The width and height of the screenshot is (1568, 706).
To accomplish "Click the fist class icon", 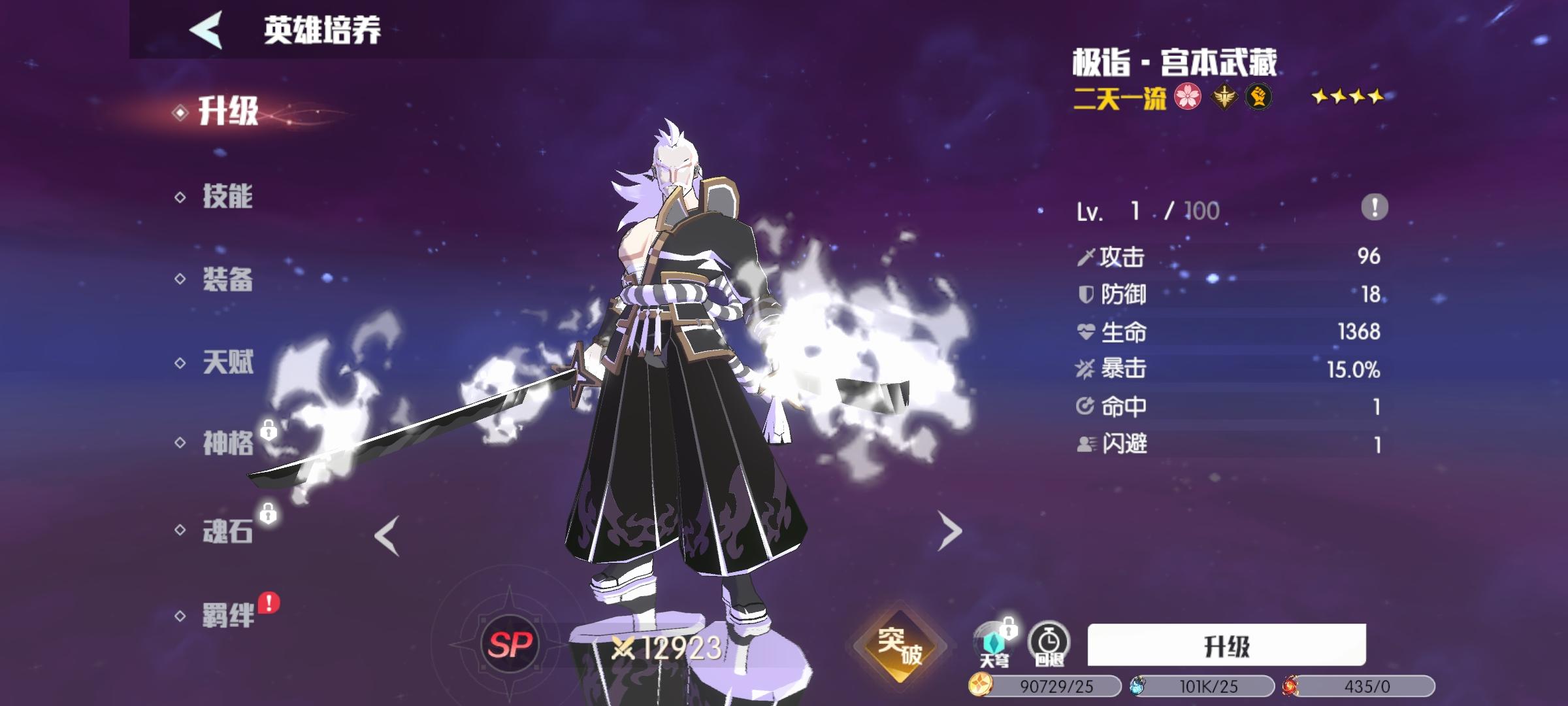I will (x=1258, y=97).
